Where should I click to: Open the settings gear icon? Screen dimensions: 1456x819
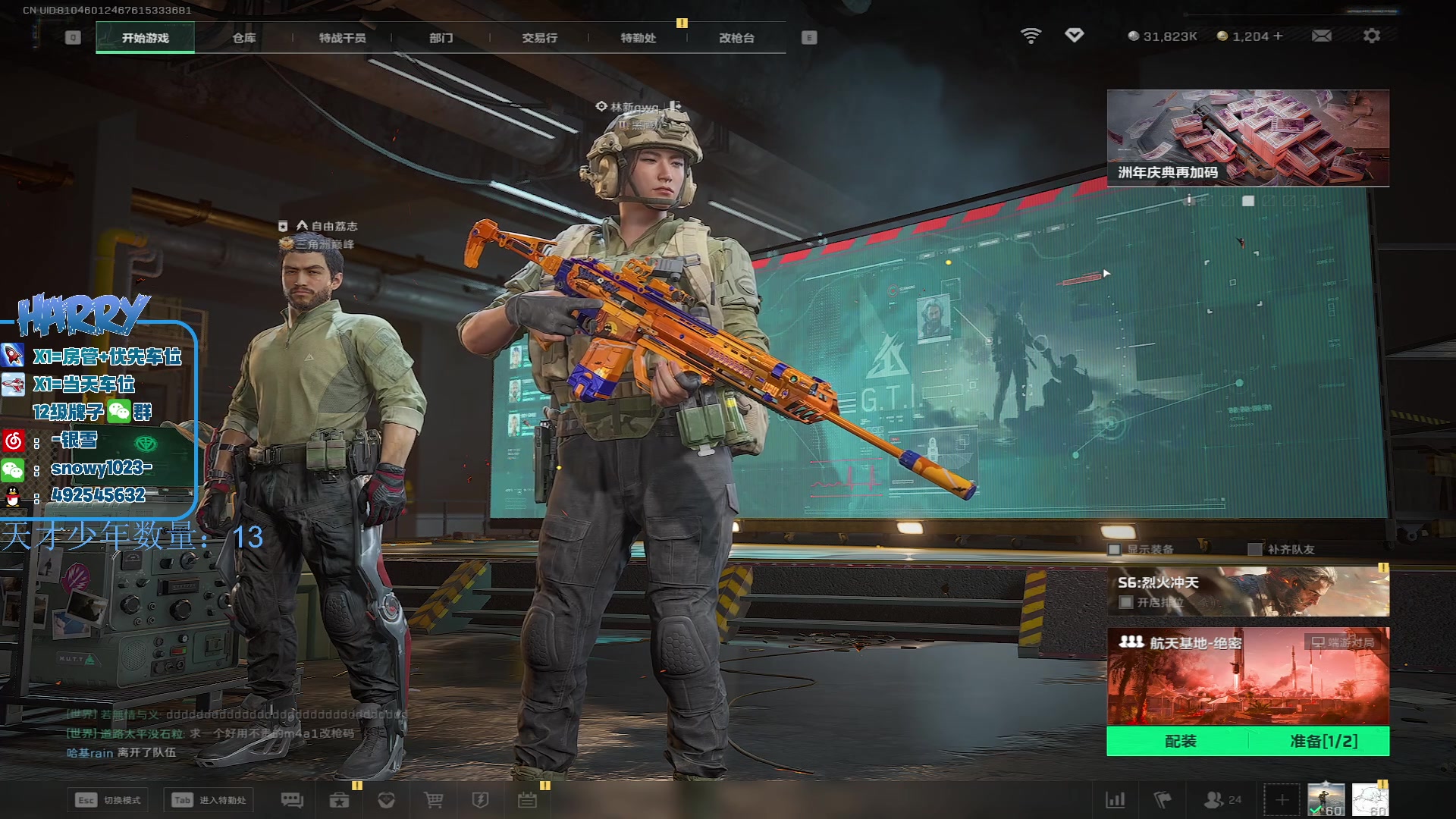point(1371,36)
